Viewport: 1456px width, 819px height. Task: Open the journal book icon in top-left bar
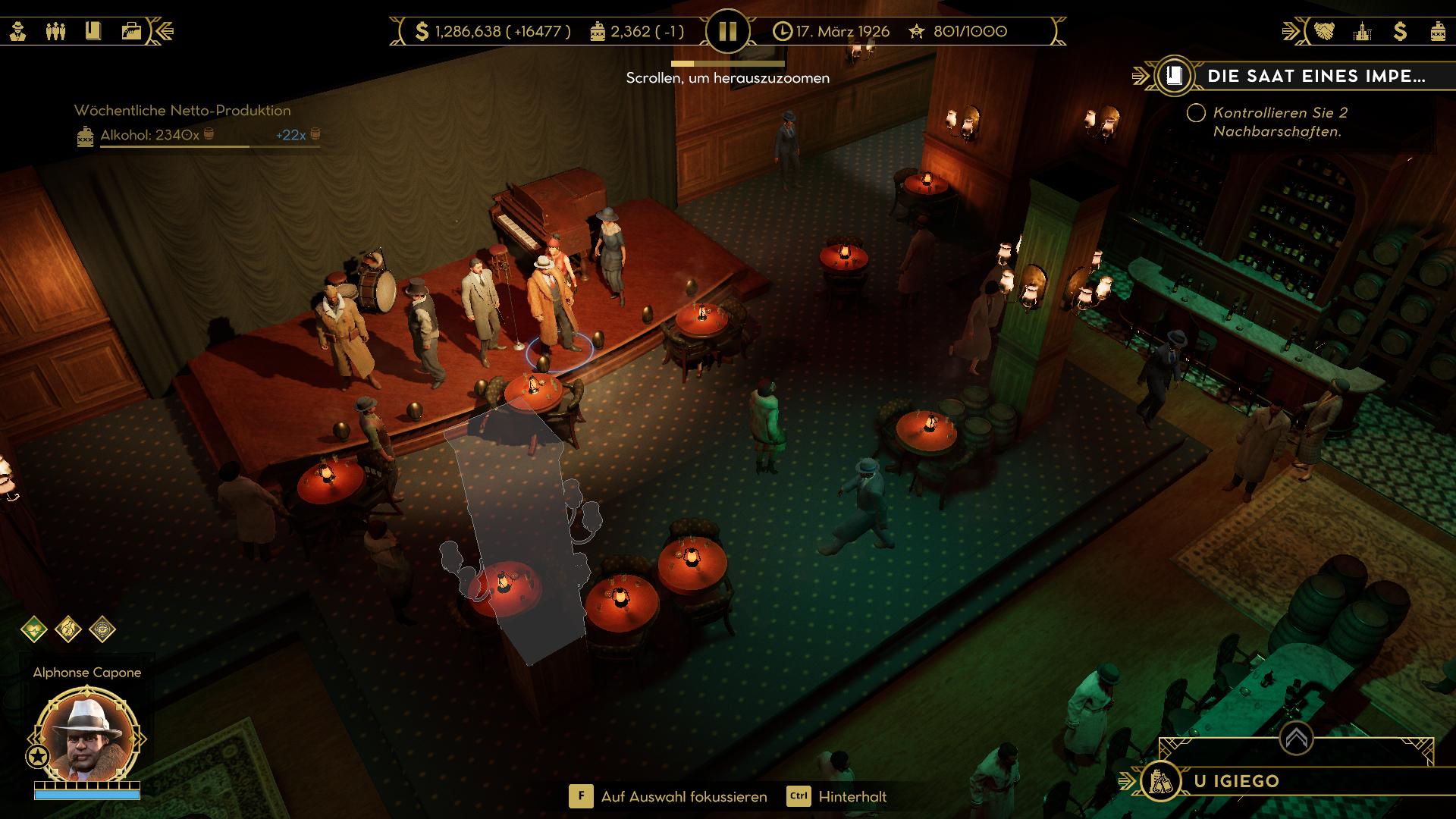tap(93, 31)
